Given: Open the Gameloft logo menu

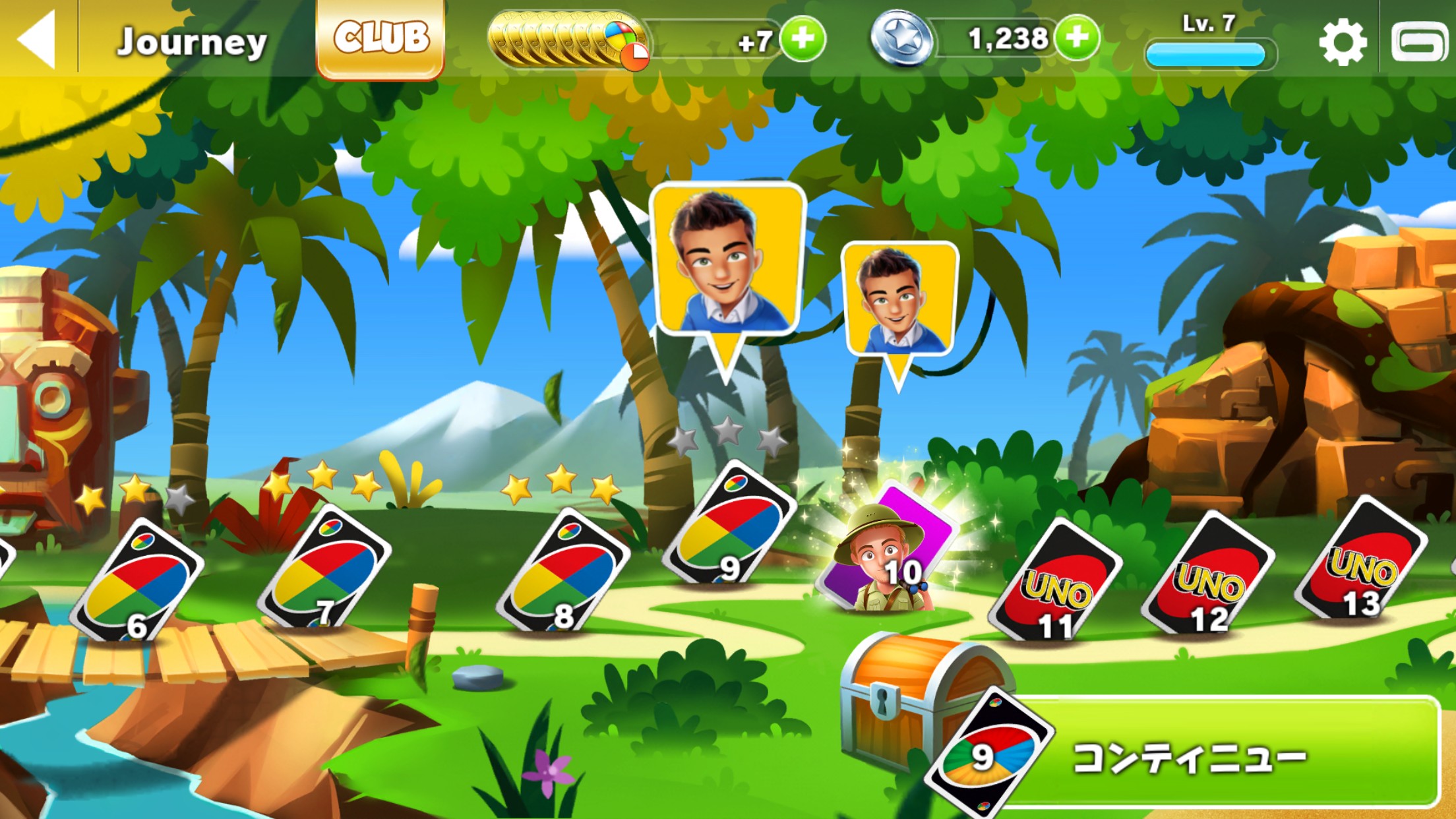Looking at the screenshot, I should [1419, 42].
